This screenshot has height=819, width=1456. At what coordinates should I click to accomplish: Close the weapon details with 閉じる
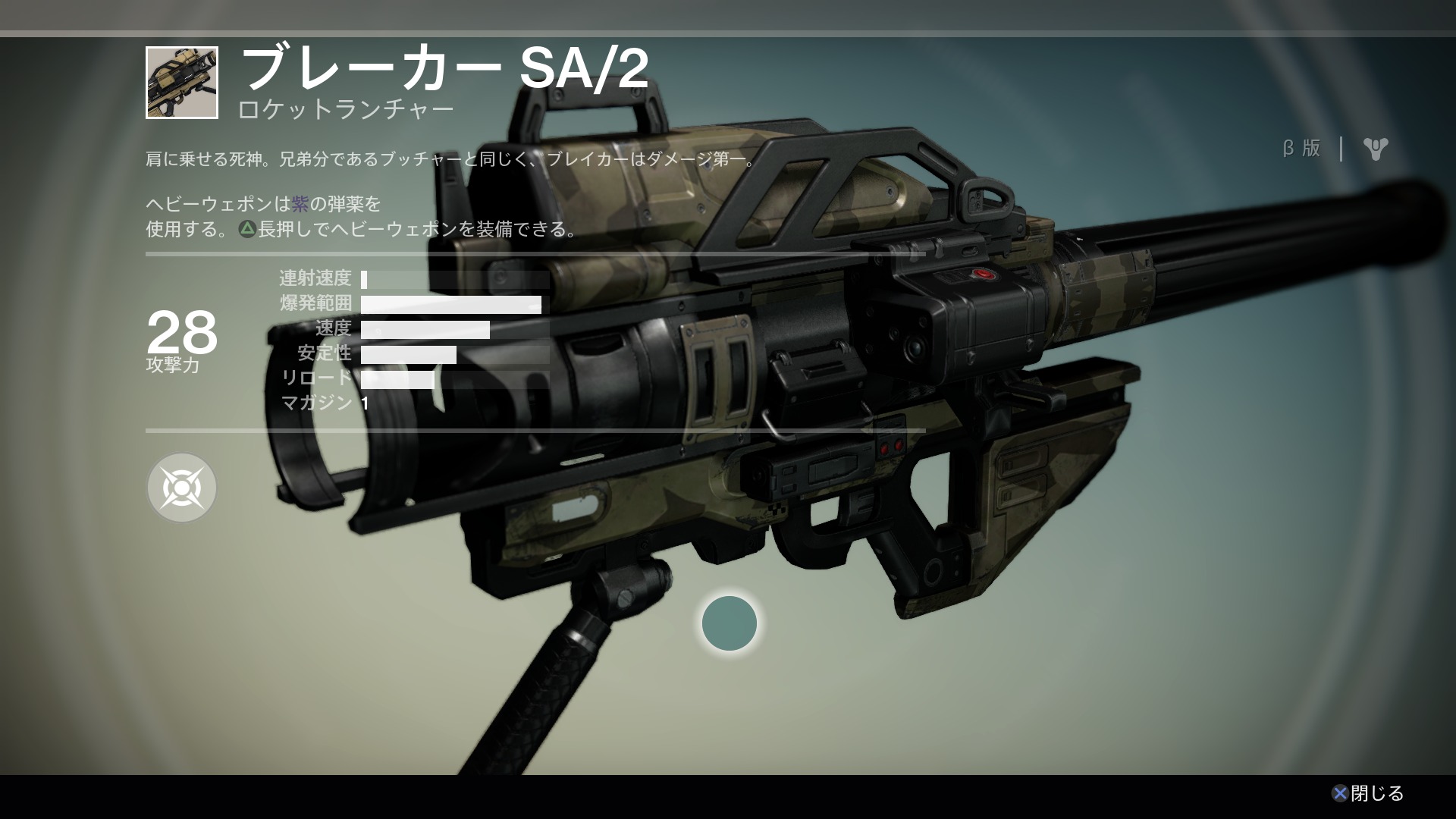click(x=1368, y=793)
